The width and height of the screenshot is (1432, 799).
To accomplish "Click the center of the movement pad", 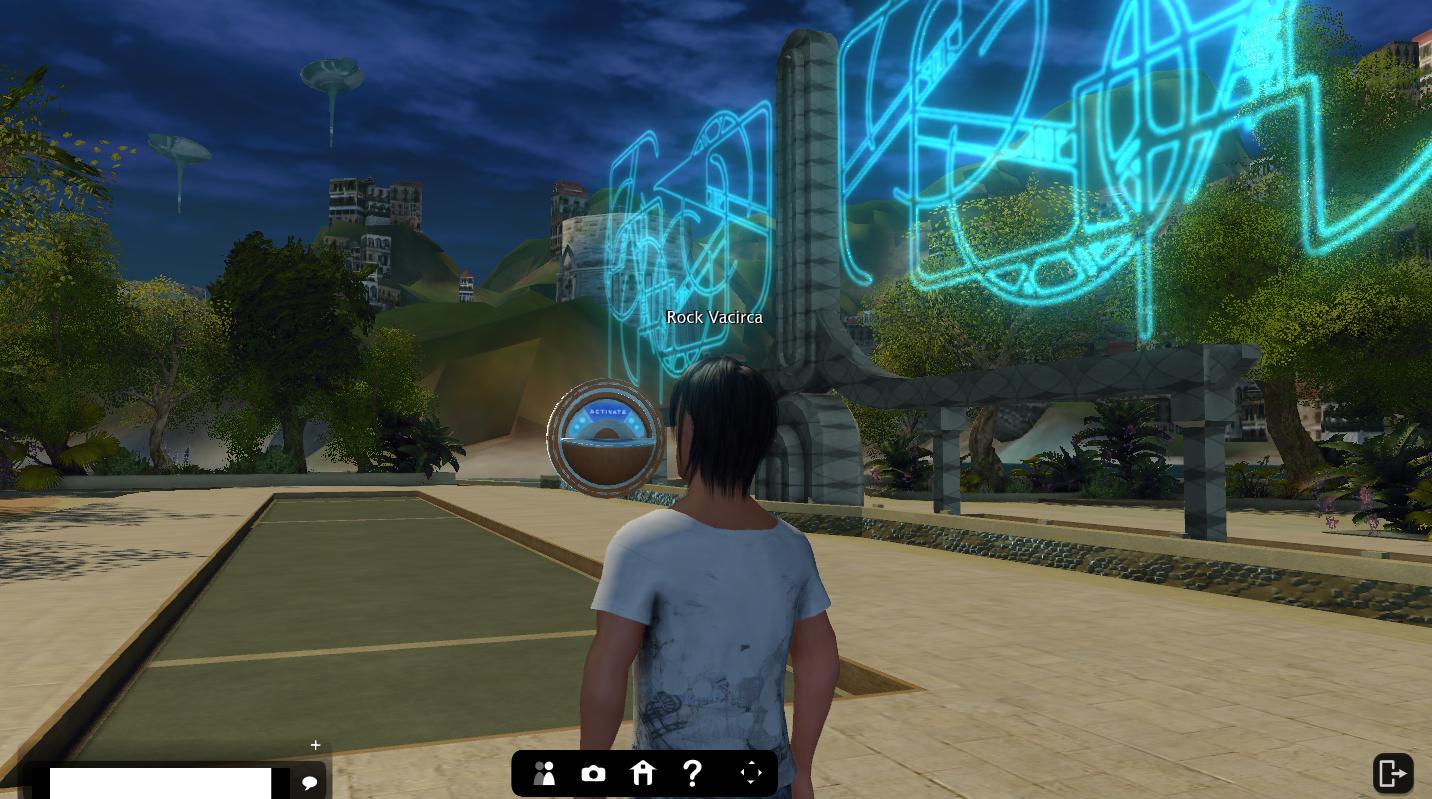I will click(x=751, y=772).
